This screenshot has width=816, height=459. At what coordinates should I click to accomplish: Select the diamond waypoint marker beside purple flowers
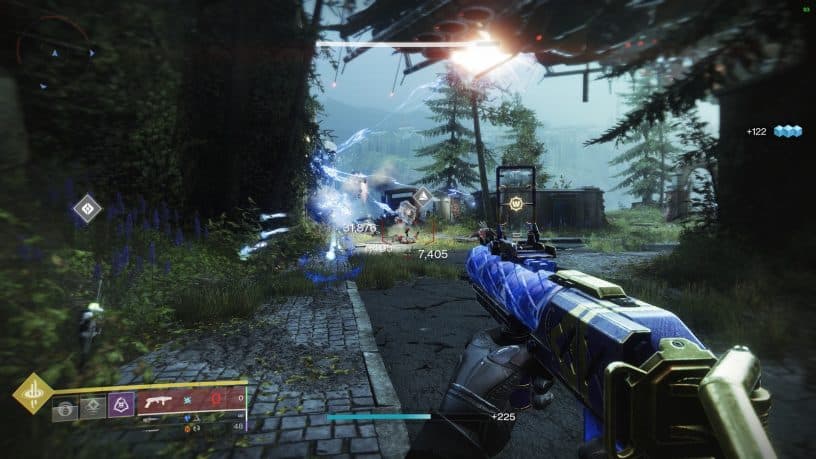[87, 209]
